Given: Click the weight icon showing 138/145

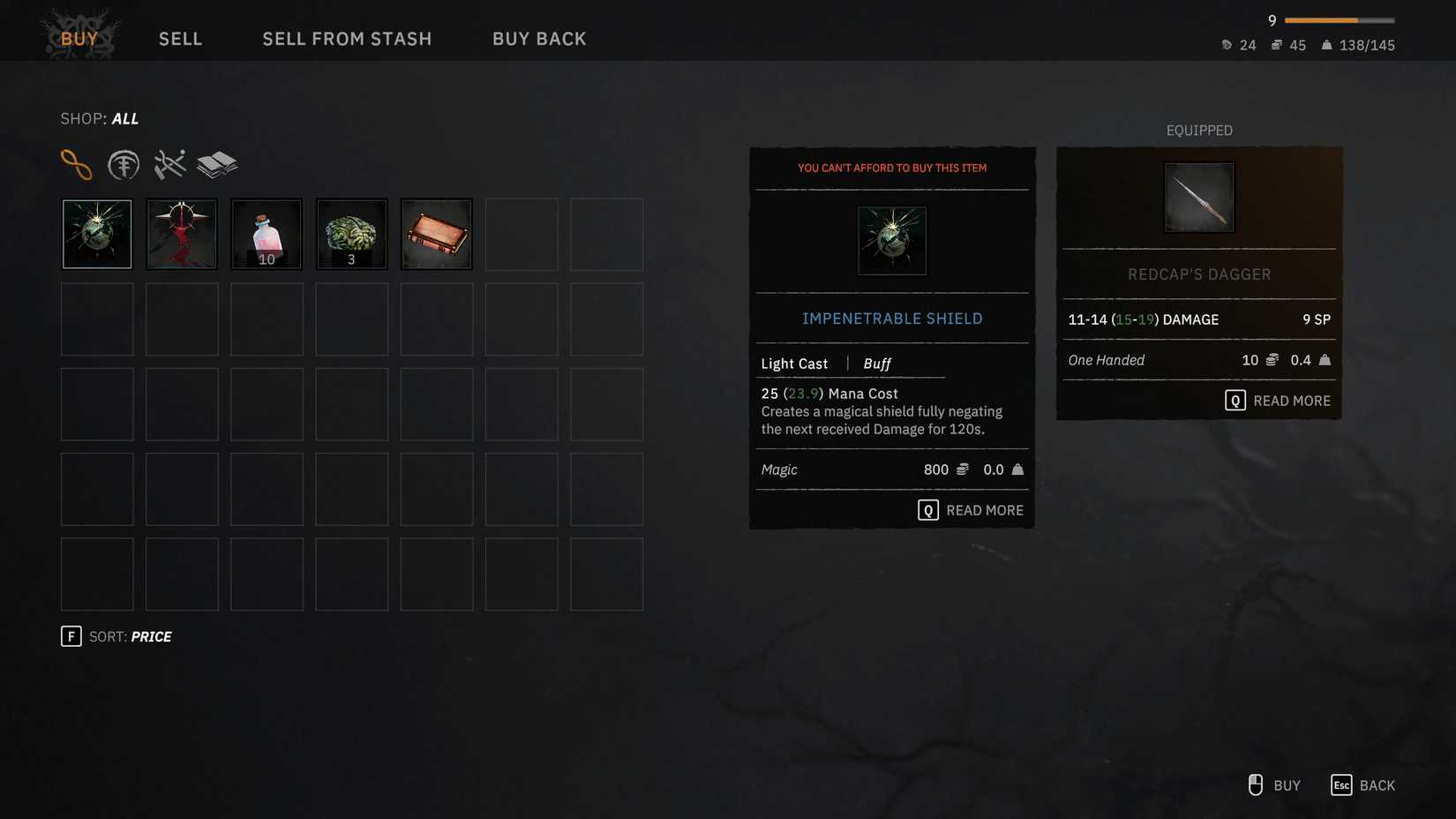Looking at the screenshot, I should point(1325,45).
